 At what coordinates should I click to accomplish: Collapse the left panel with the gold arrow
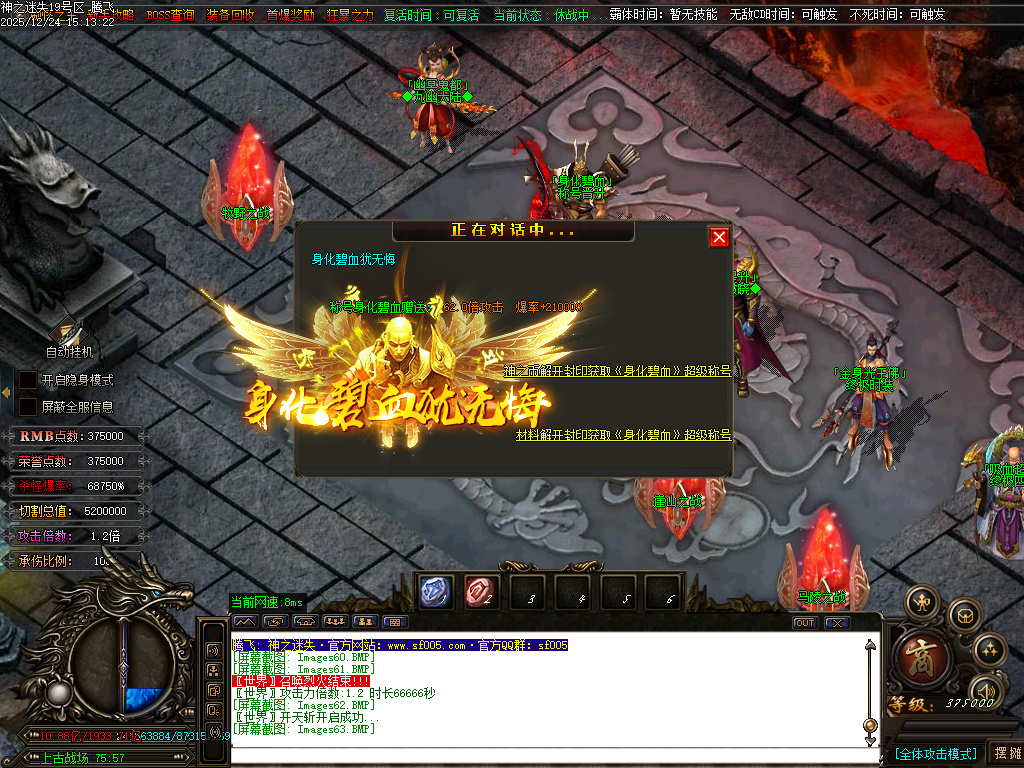click(x=5, y=380)
